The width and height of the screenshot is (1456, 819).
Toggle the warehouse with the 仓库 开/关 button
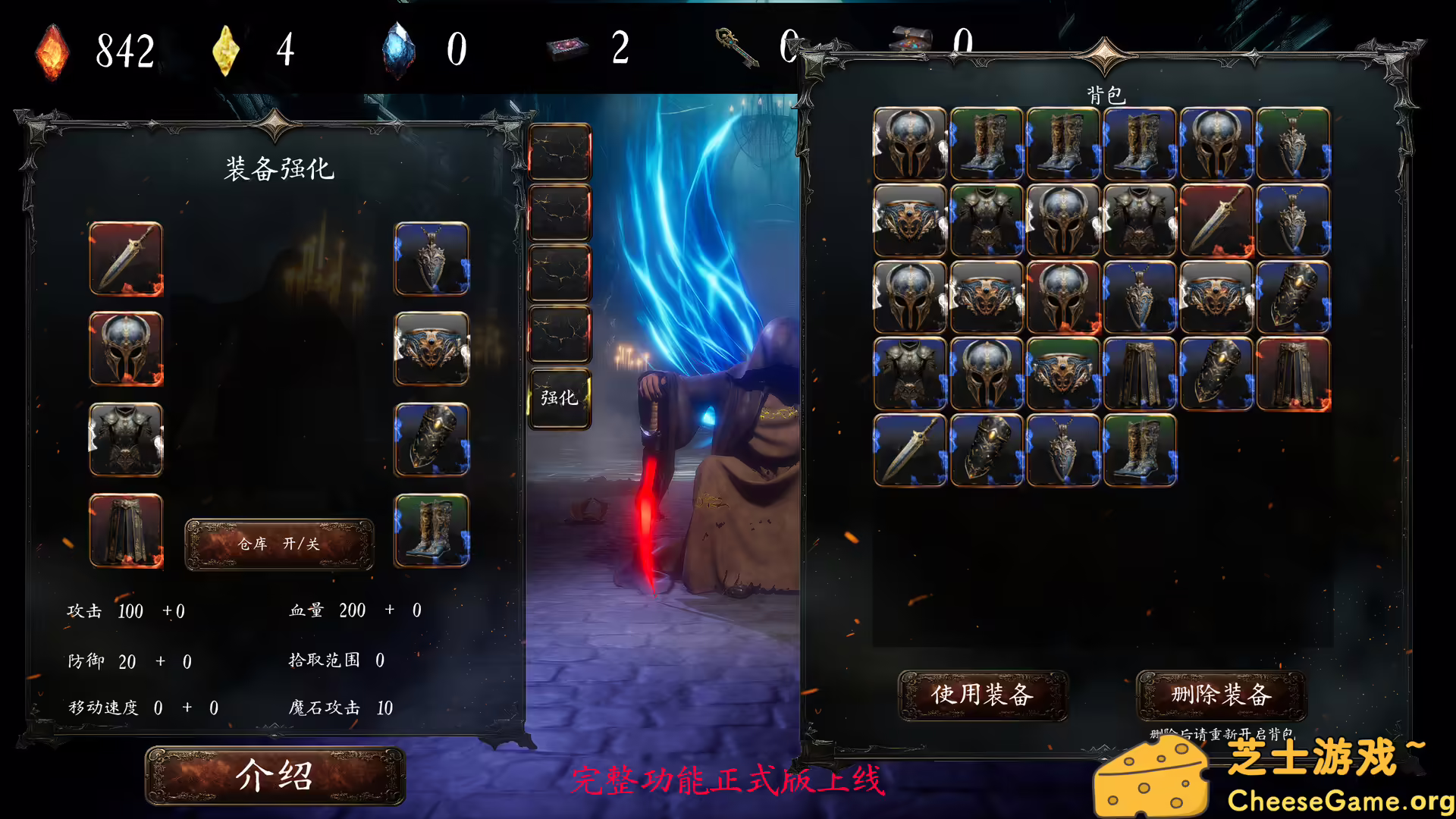coord(279,544)
